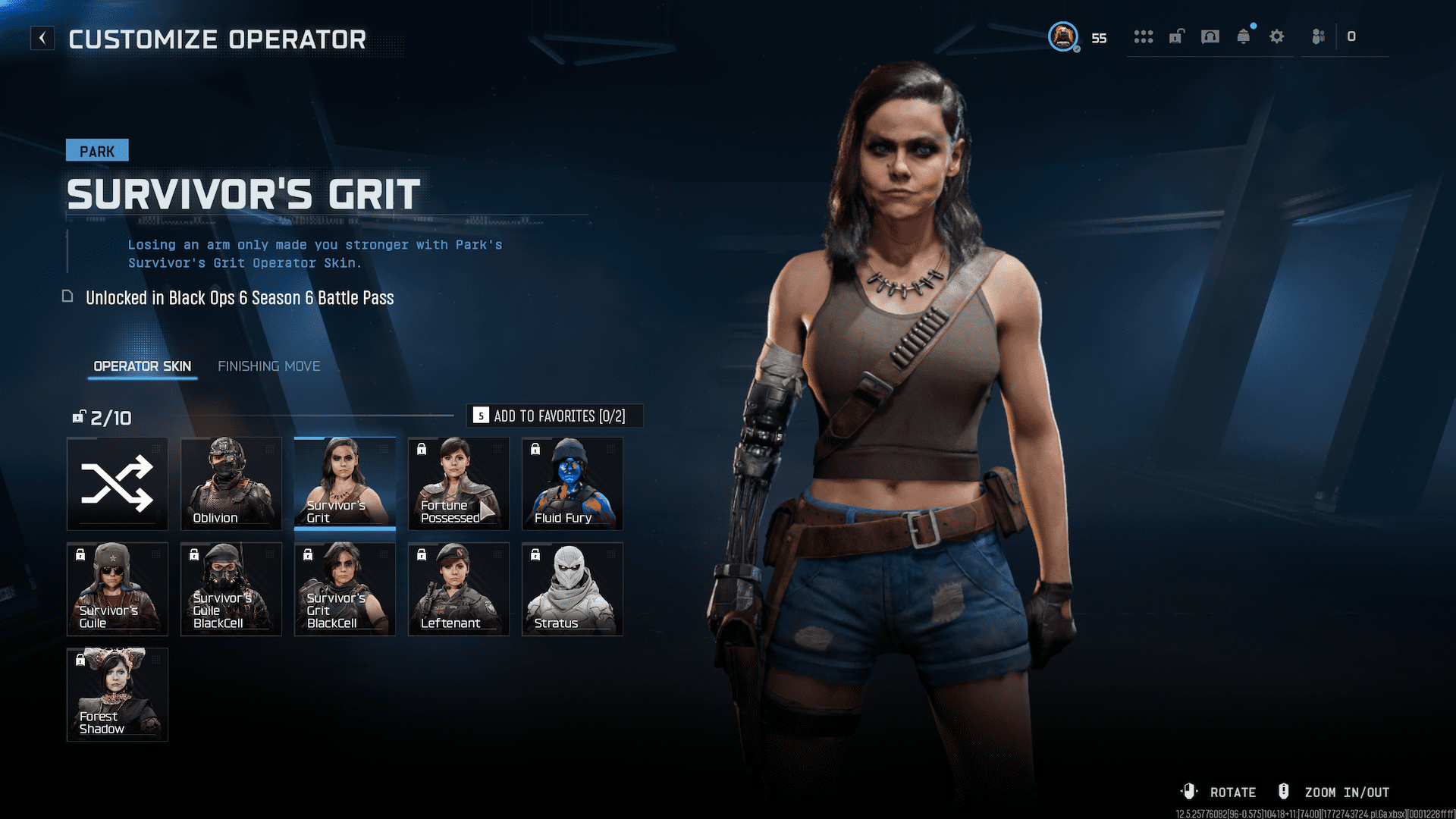The image size is (1456, 819).
Task: Select the Operator Skin tab
Action: click(x=142, y=366)
